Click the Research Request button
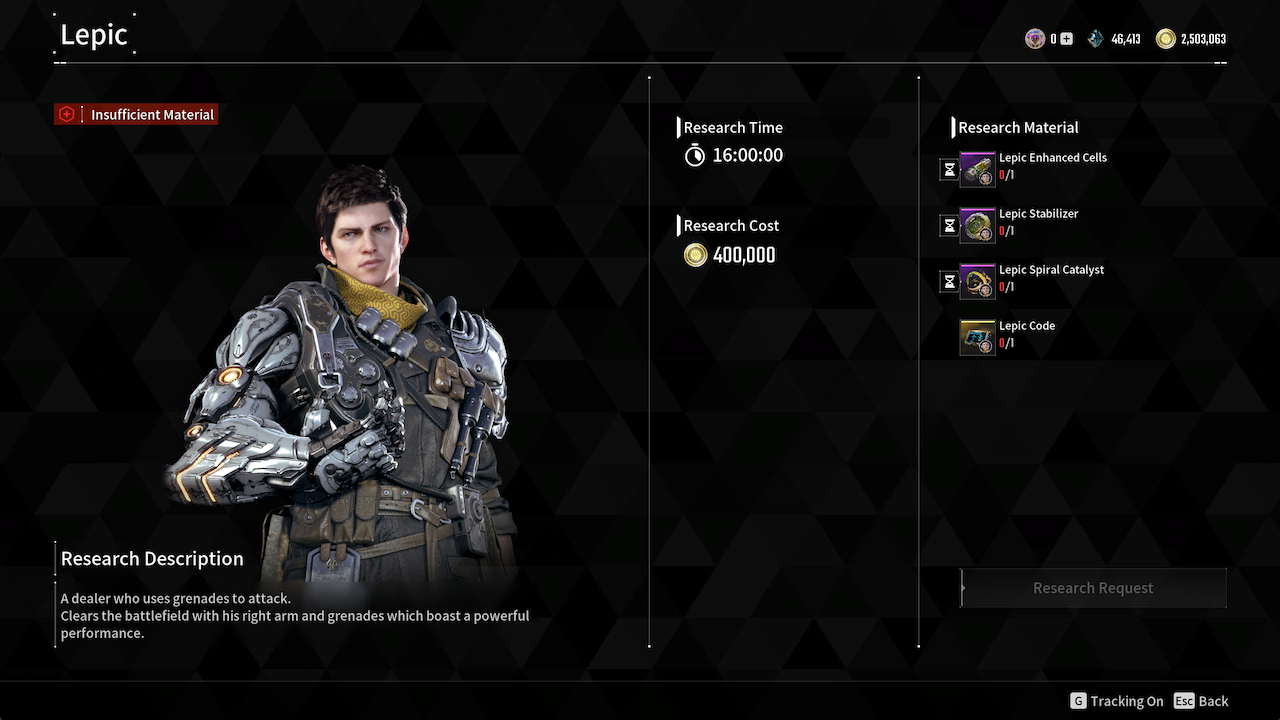 tap(1093, 588)
